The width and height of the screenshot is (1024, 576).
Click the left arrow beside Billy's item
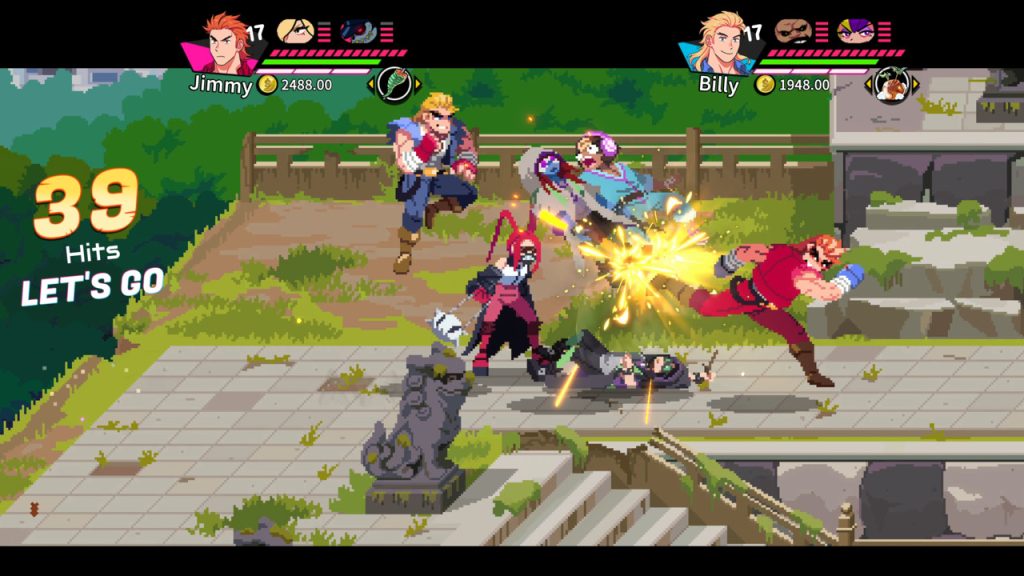868,85
